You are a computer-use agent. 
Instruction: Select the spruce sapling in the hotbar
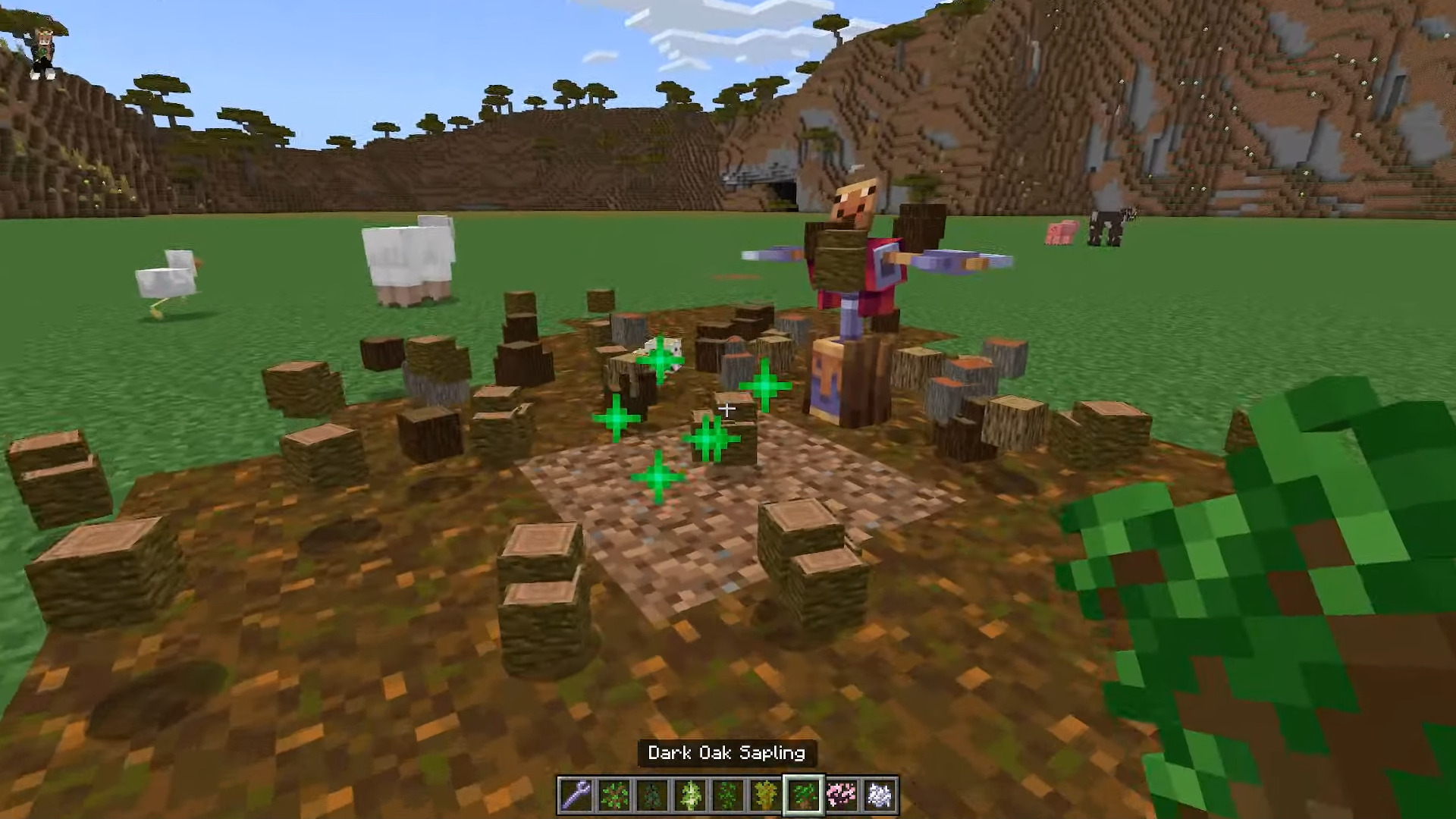click(x=652, y=793)
